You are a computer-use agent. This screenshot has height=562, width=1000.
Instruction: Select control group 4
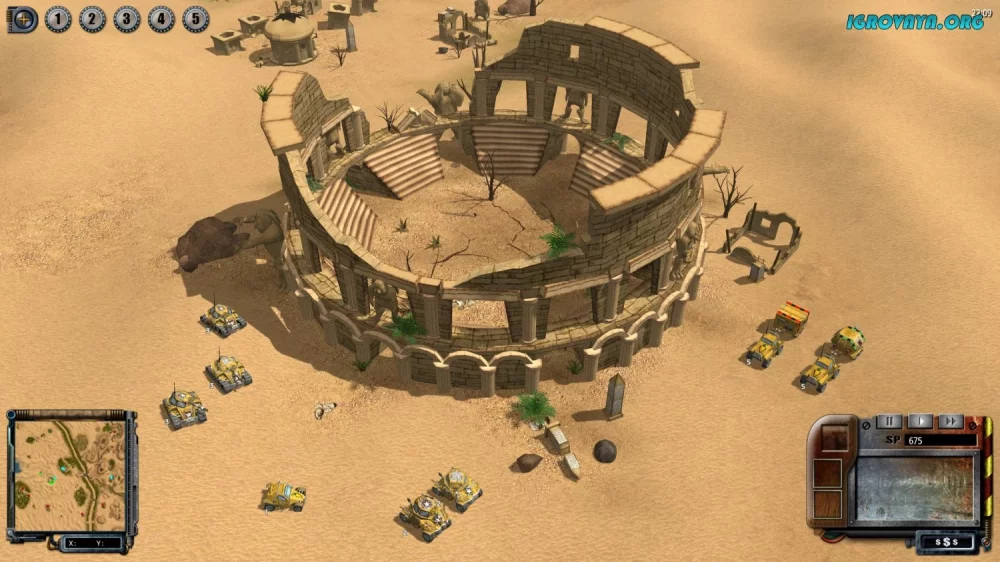[x=161, y=19]
